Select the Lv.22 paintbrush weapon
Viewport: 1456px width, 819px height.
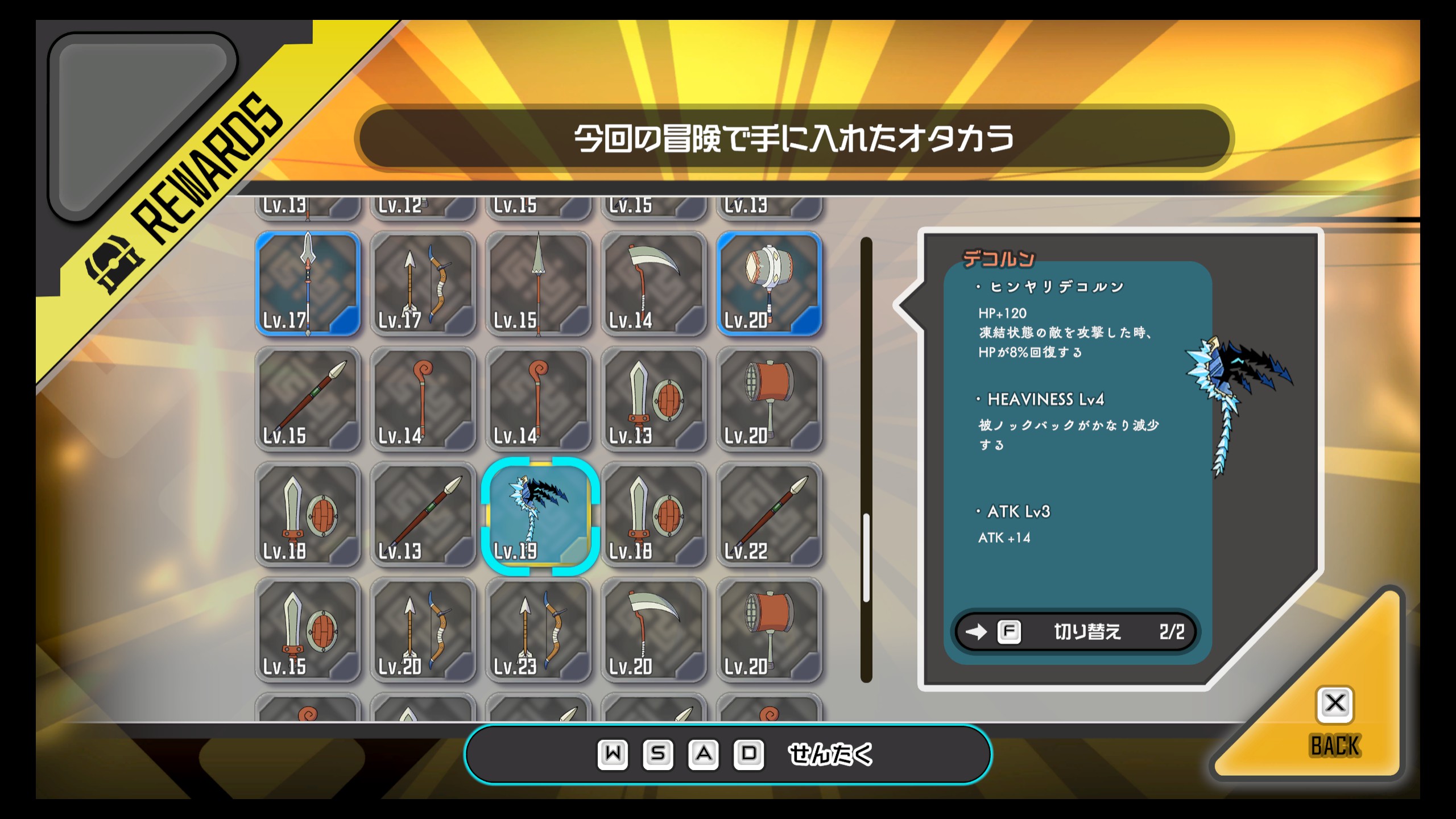pos(769,515)
